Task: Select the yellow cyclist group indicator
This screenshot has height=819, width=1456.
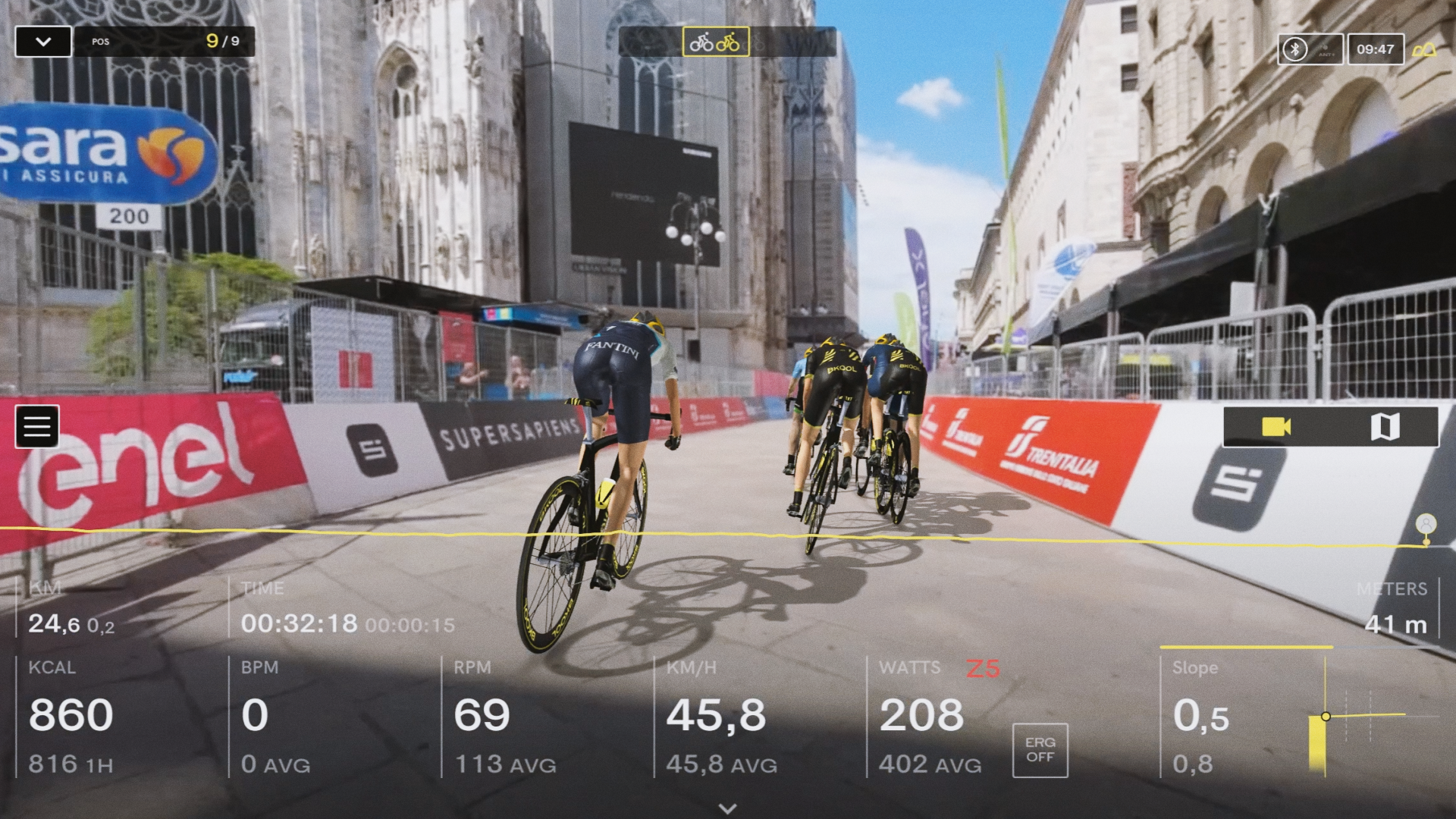Action: pos(715,42)
